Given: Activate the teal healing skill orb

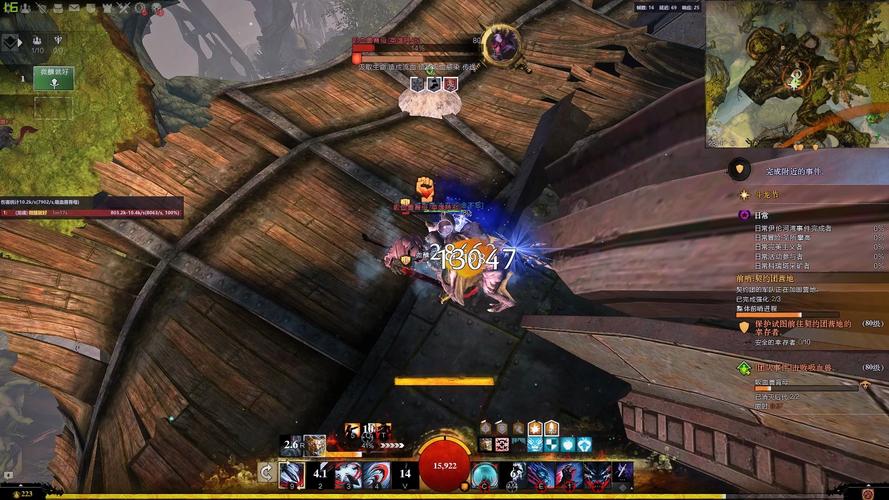Looking at the screenshot, I should click(x=485, y=474).
